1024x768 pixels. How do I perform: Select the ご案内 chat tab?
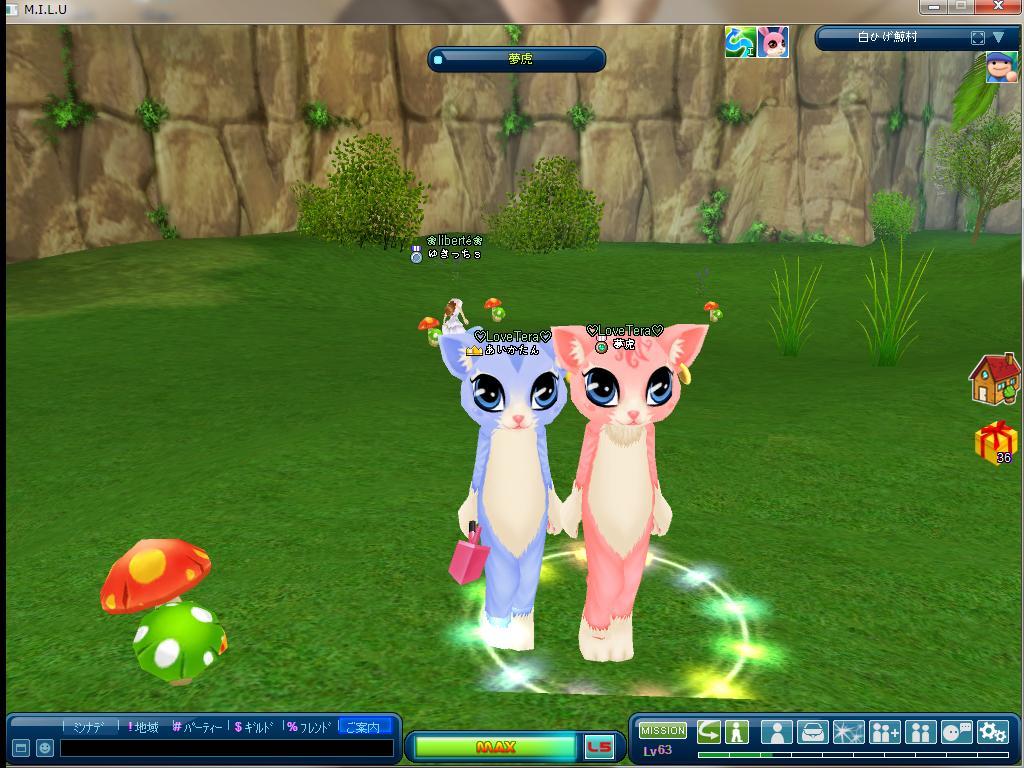pyautogui.click(x=363, y=727)
